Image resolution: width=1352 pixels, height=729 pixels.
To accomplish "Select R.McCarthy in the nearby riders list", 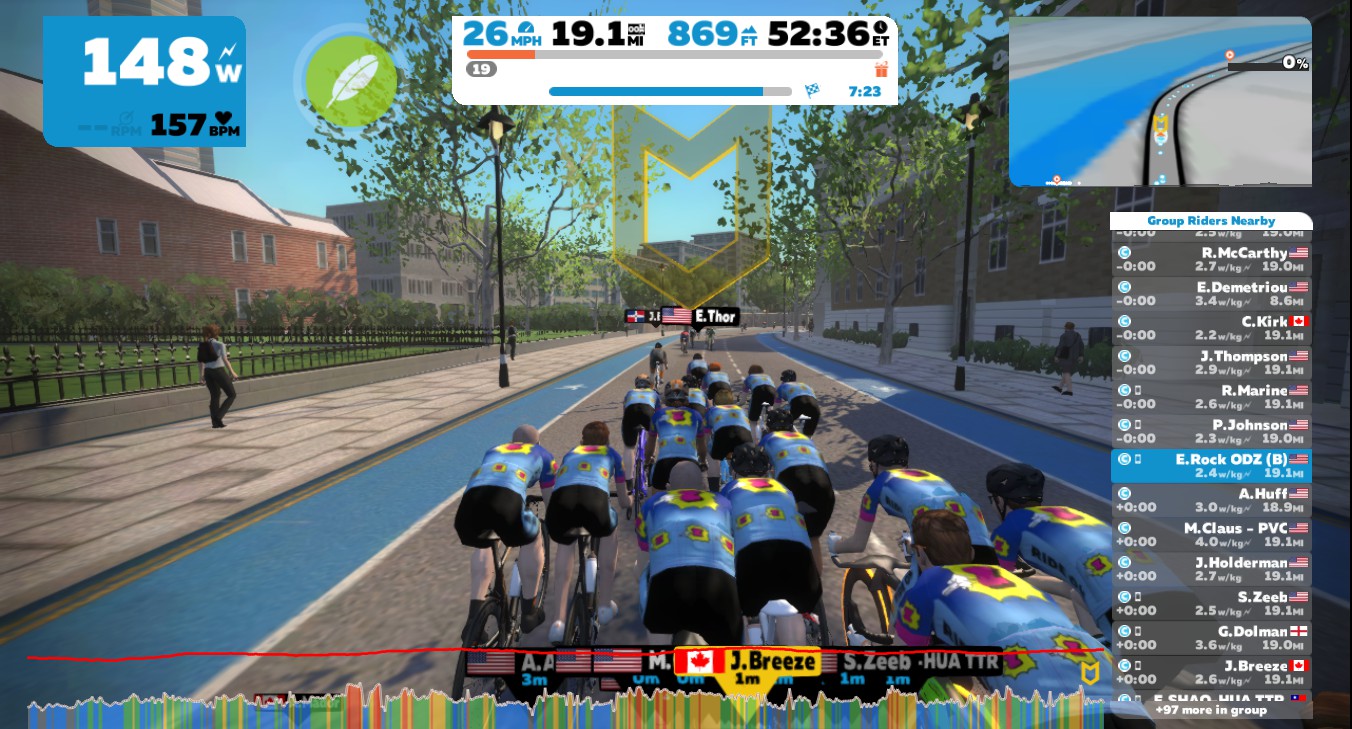I will pos(1211,260).
